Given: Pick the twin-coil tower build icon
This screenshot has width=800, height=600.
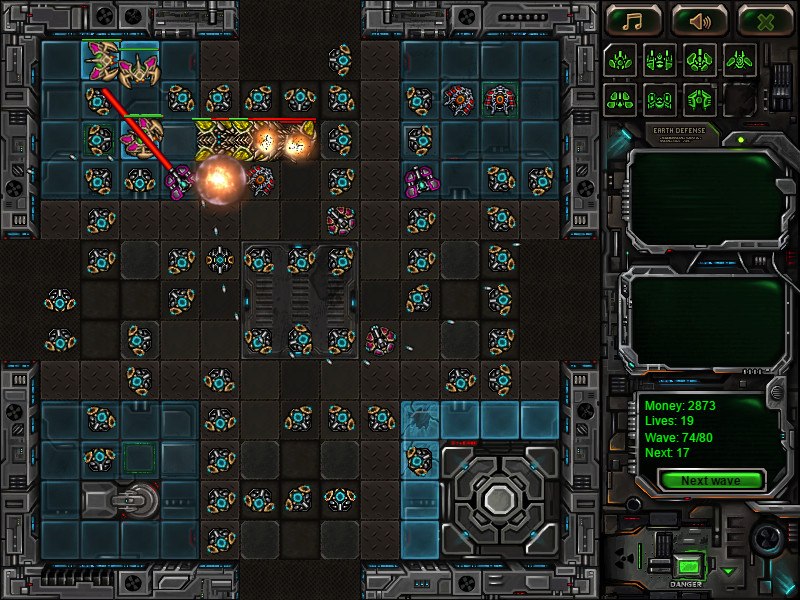Looking at the screenshot, I should [660, 99].
